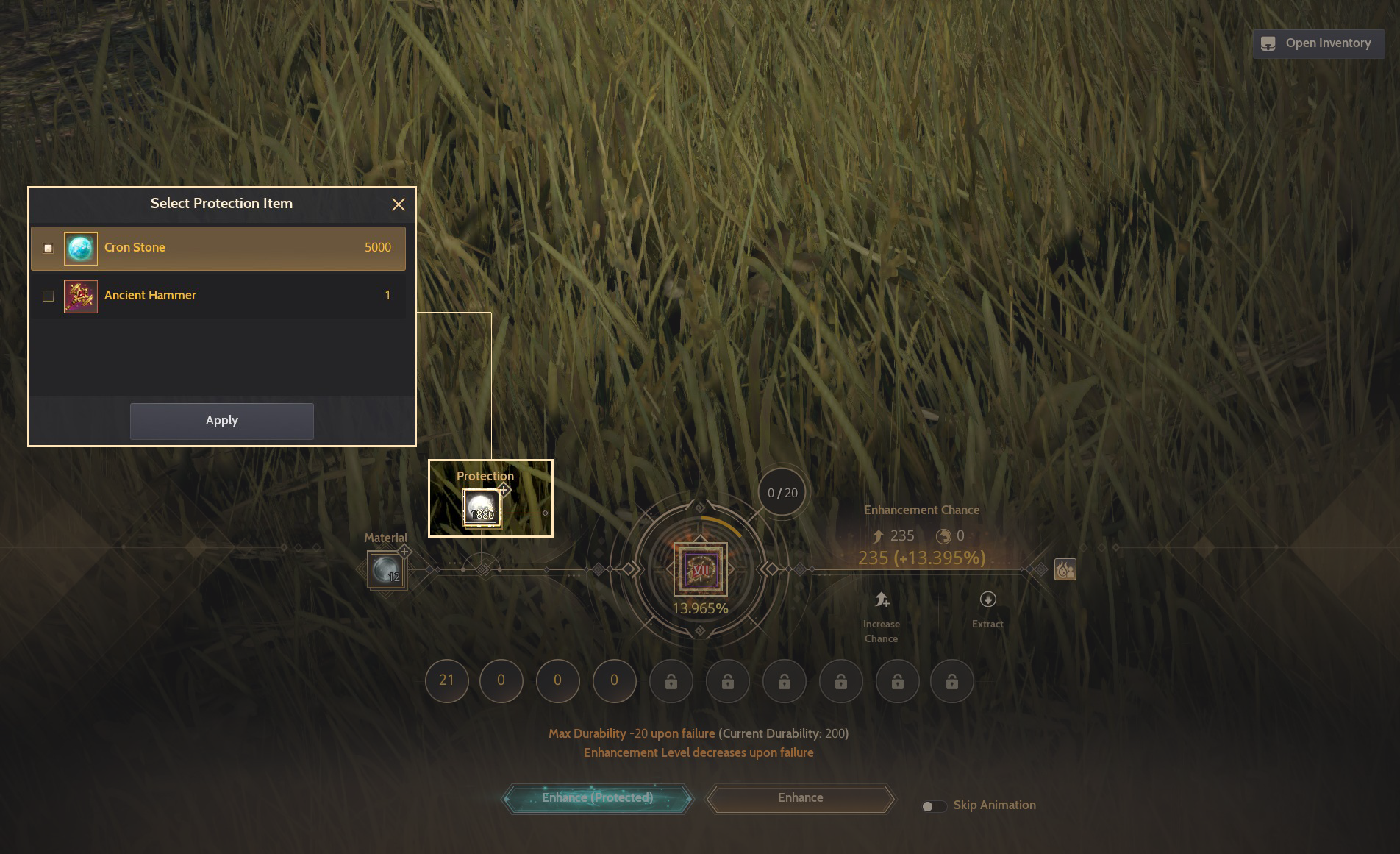Tick the Cron Stone checkbox
Screen dimensions: 1400x854
(49, 249)
